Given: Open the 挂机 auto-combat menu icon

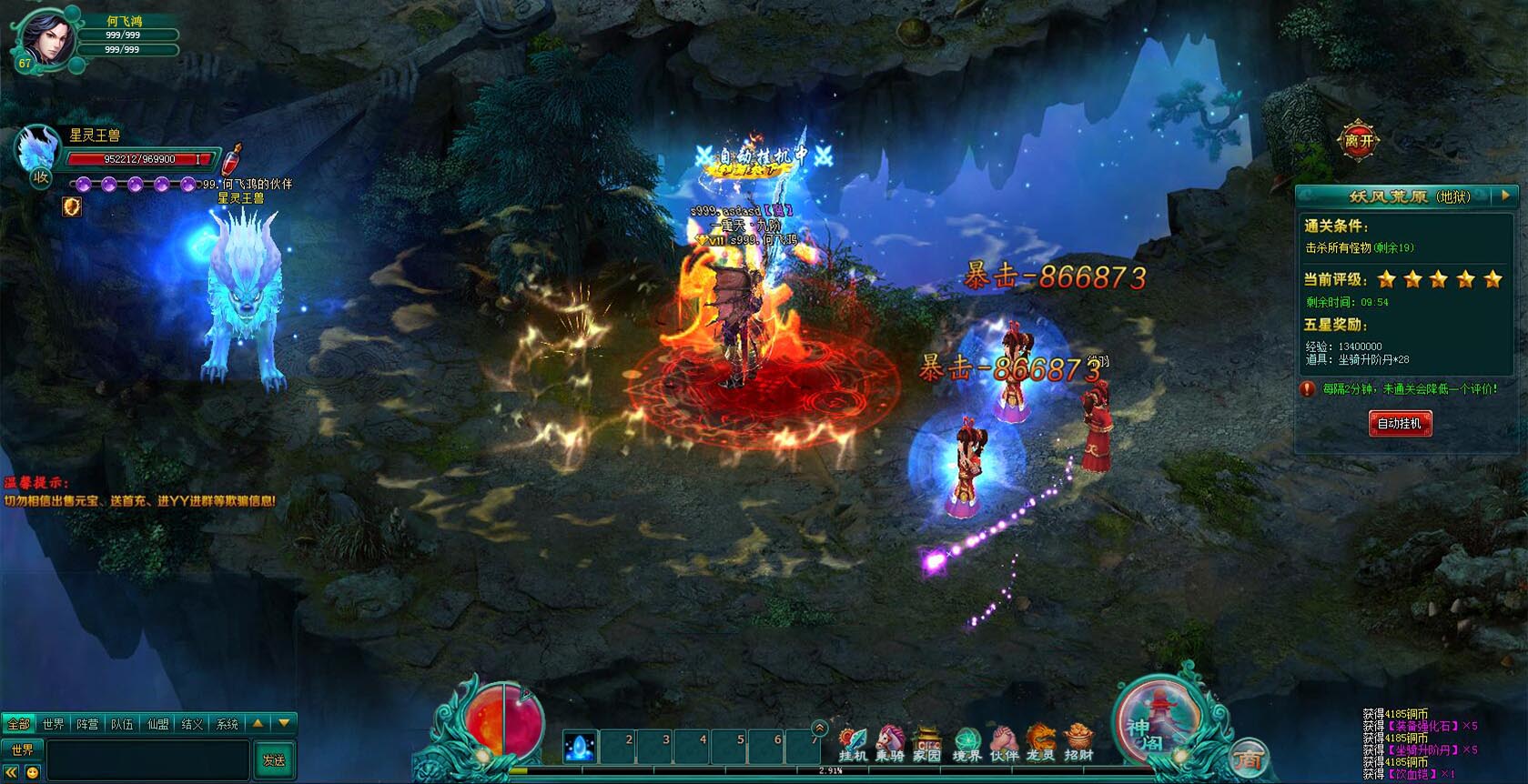Looking at the screenshot, I should click(x=853, y=743).
